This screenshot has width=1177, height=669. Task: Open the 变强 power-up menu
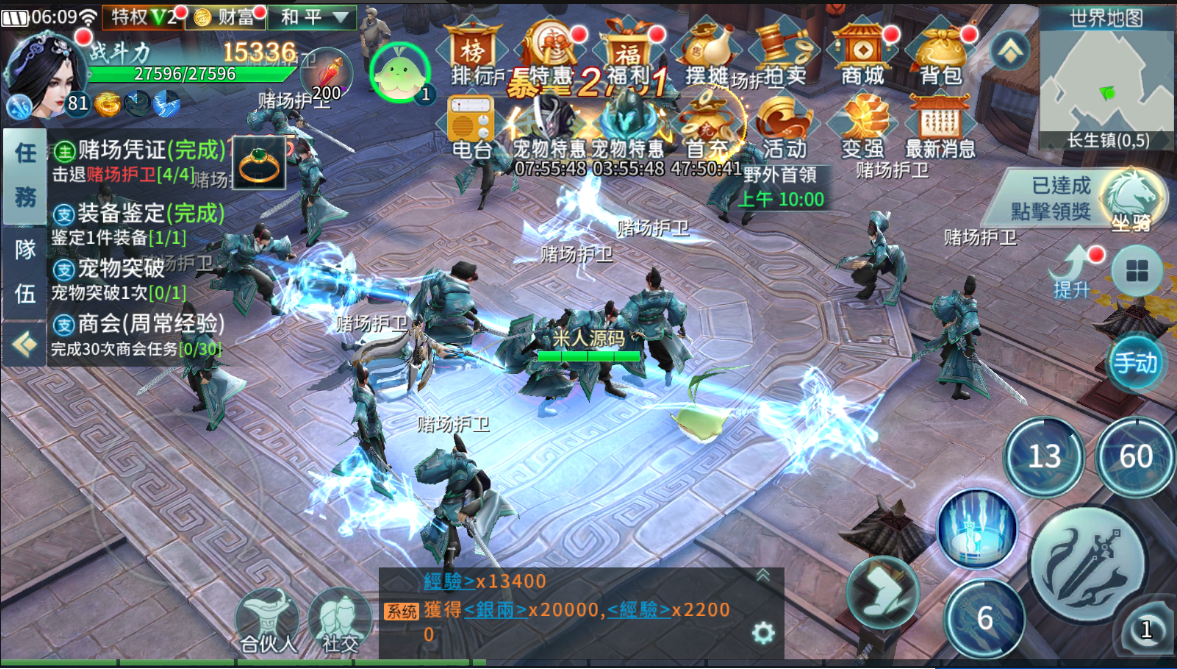pyautogui.click(x=862, y=127)
